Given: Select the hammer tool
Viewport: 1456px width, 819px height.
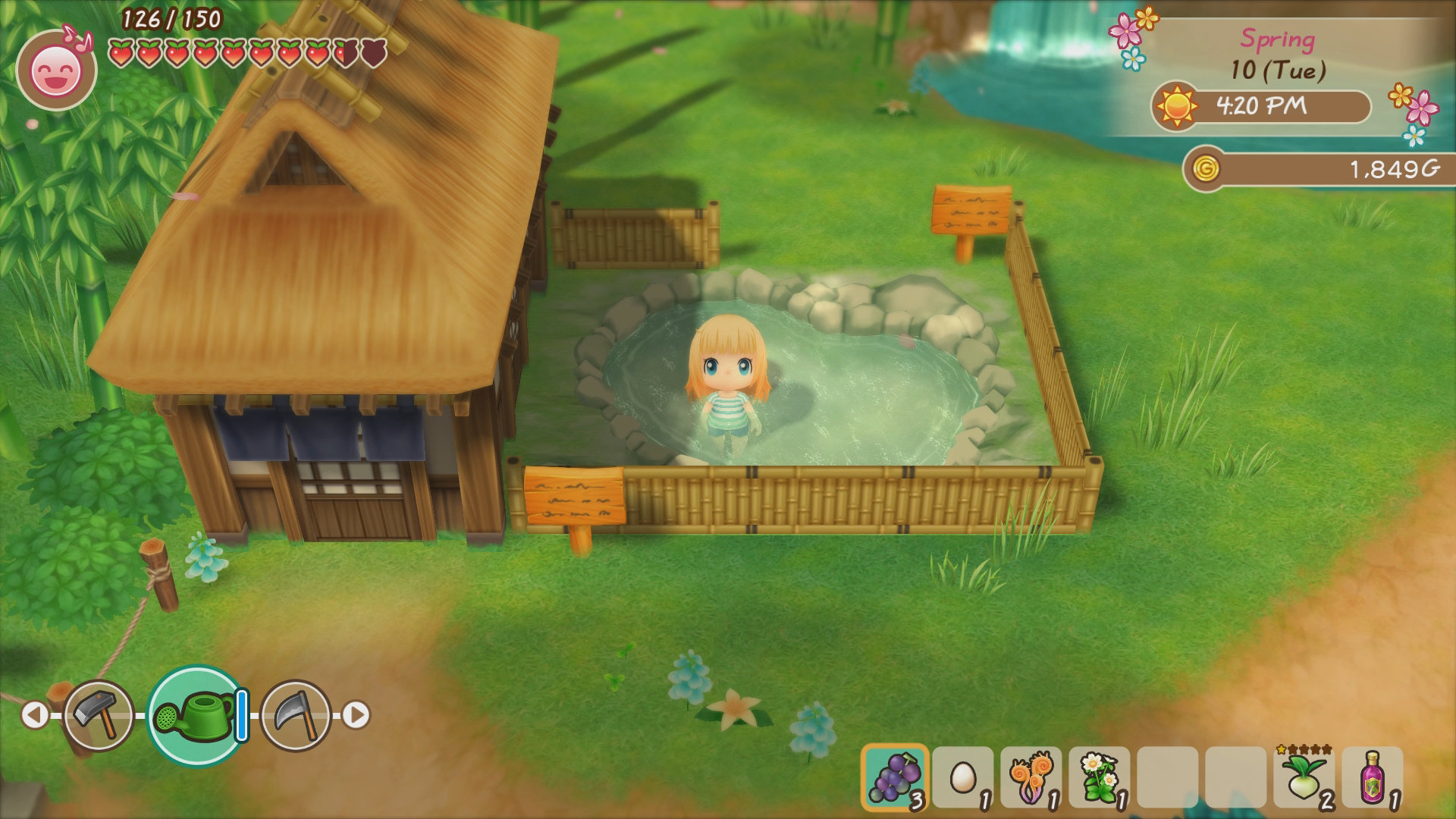Looking at the screenshot, I should point(99,715).
